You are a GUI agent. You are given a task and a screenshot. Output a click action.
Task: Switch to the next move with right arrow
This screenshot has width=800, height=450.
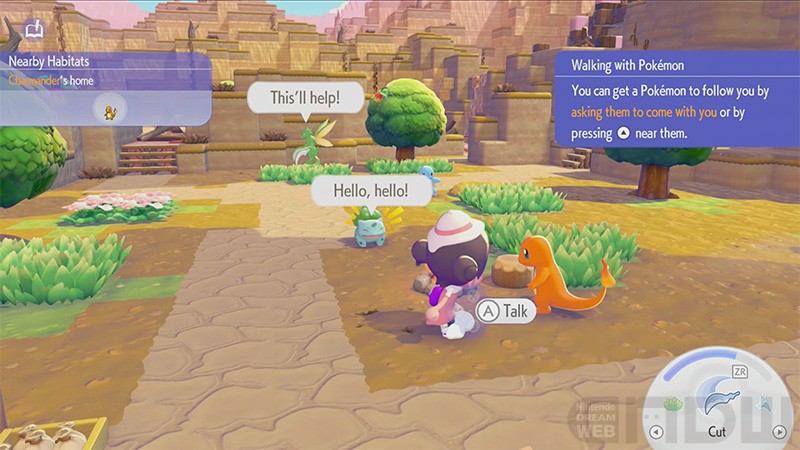[x=778, y=432]
